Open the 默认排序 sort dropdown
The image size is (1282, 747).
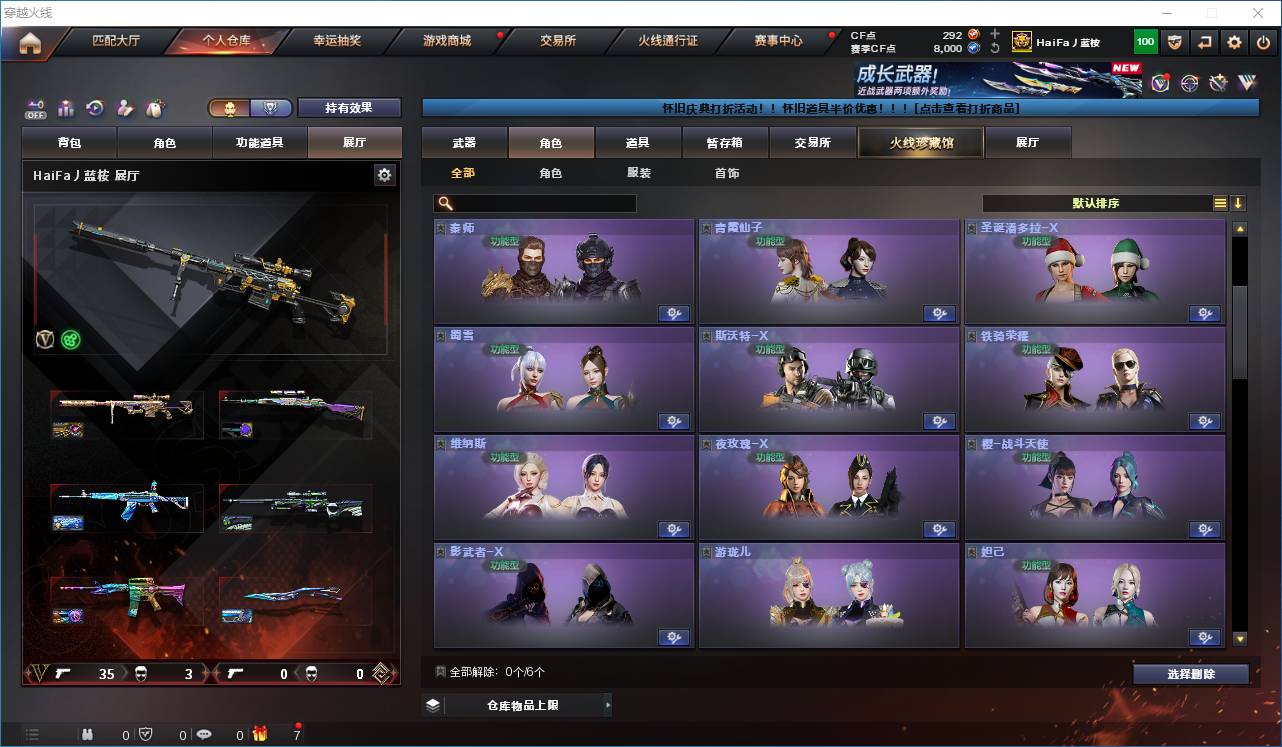click(1095, 202)
